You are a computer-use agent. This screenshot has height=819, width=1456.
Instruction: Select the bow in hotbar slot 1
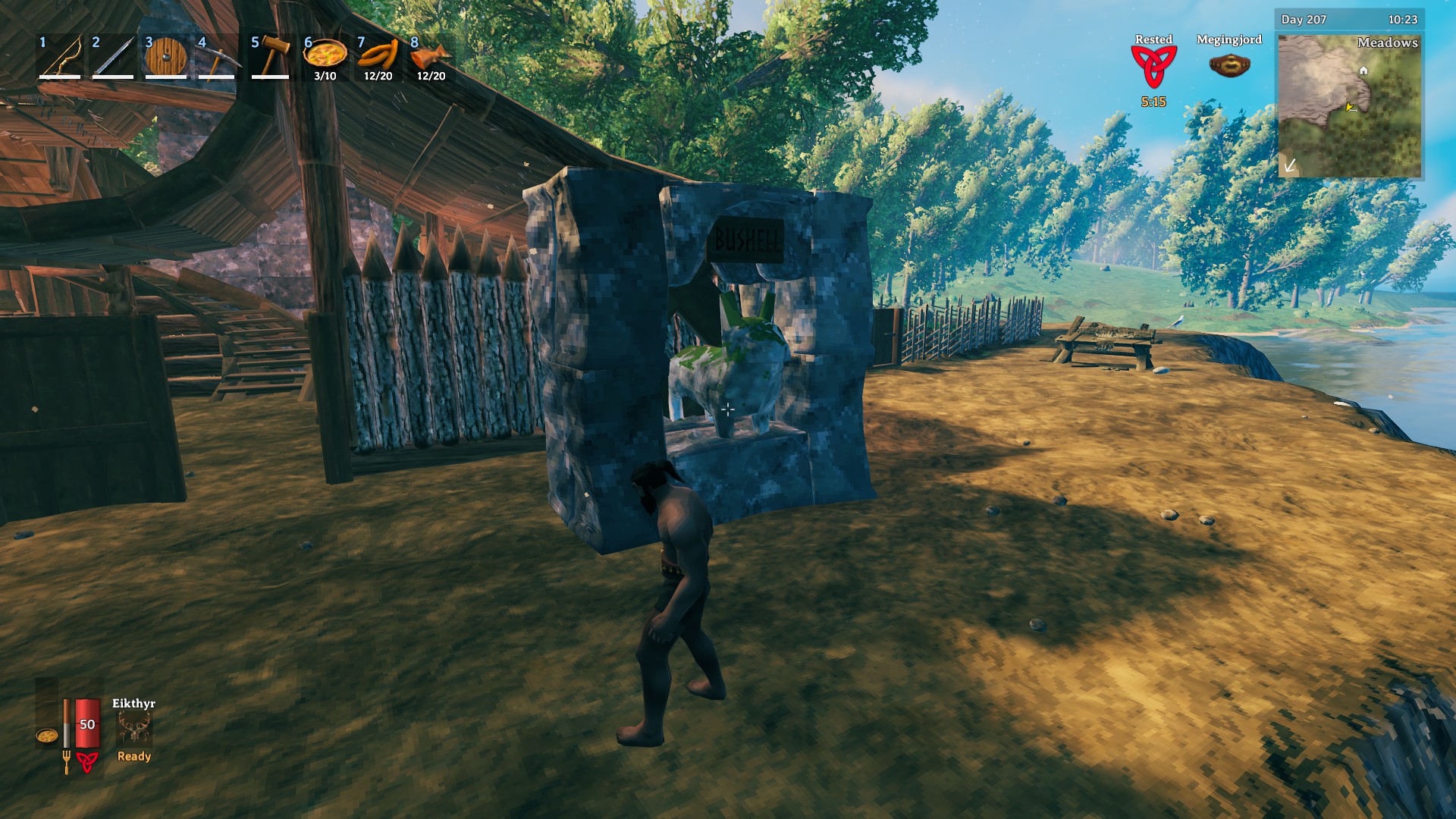(61, 57)
